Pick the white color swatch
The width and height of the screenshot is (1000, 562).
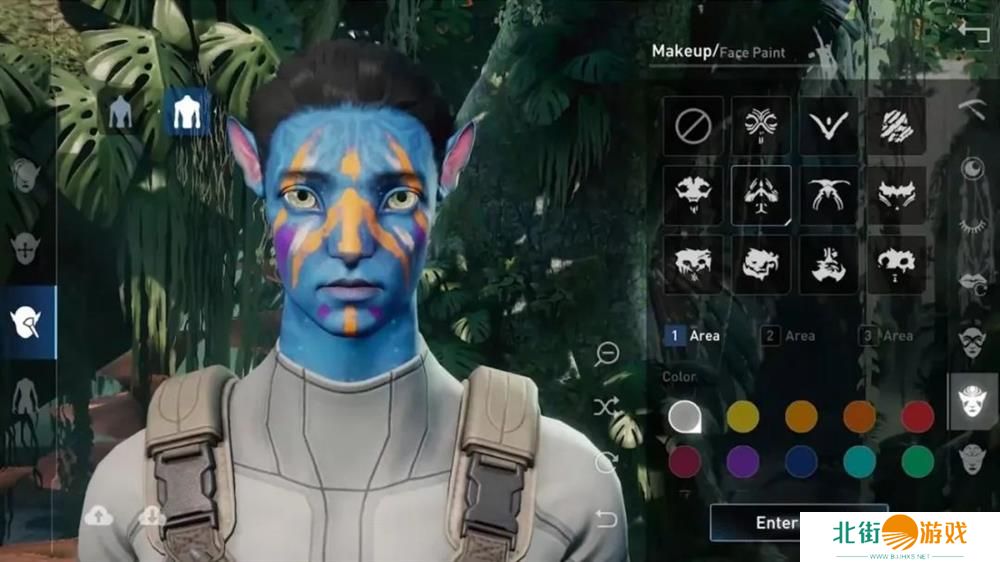coord(684,416)
